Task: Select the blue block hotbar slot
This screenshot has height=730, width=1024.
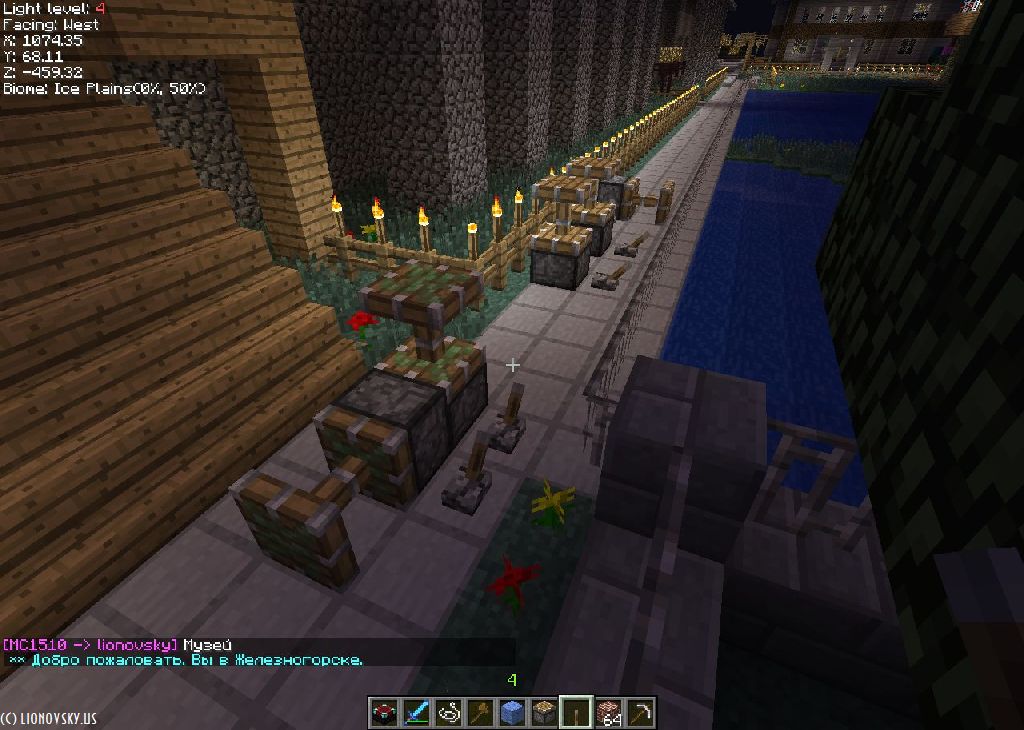Action: click(511, 712)
